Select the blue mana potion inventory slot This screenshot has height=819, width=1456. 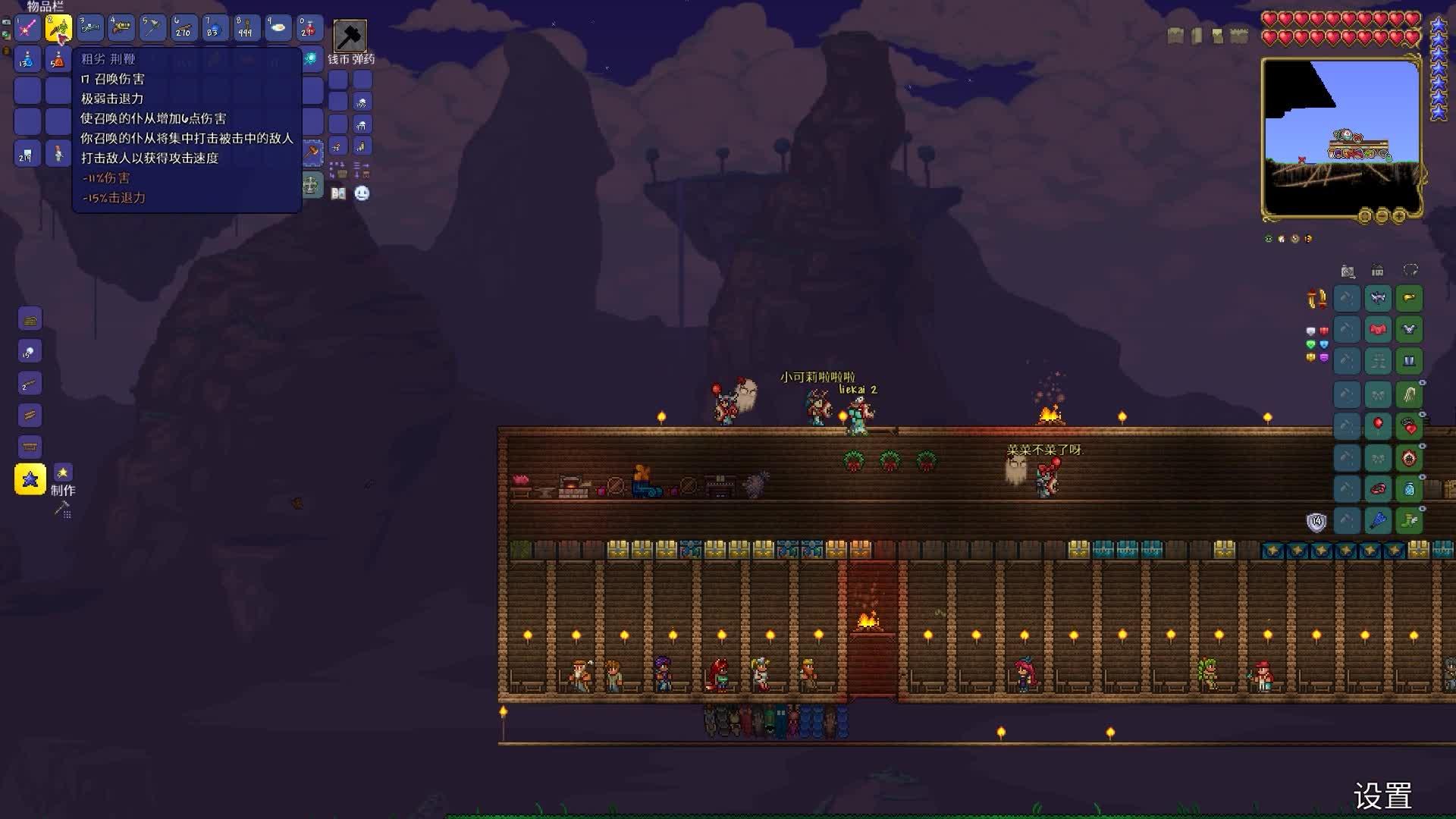tap(27, 59)
